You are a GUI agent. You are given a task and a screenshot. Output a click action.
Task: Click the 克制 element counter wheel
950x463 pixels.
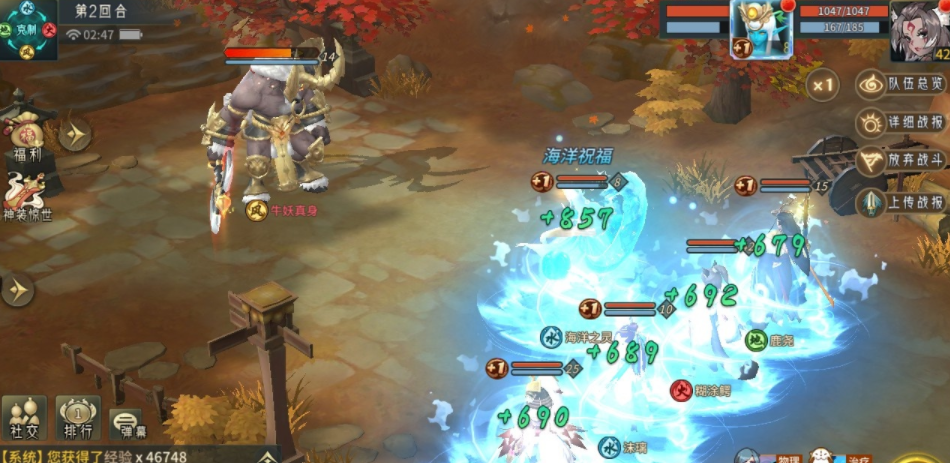click(26, 28)
